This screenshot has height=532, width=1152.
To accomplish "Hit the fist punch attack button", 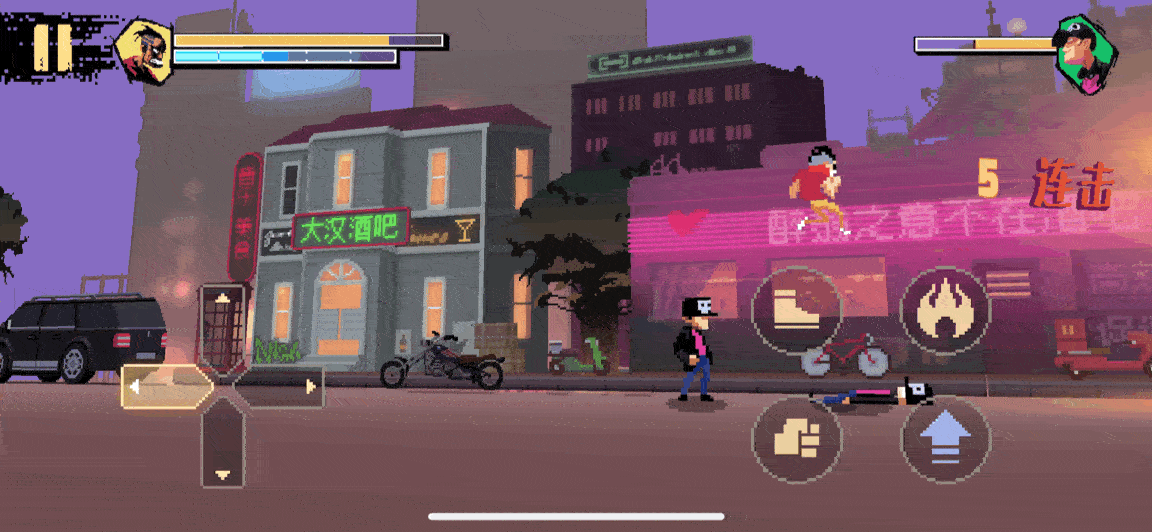I will point(796,439).
